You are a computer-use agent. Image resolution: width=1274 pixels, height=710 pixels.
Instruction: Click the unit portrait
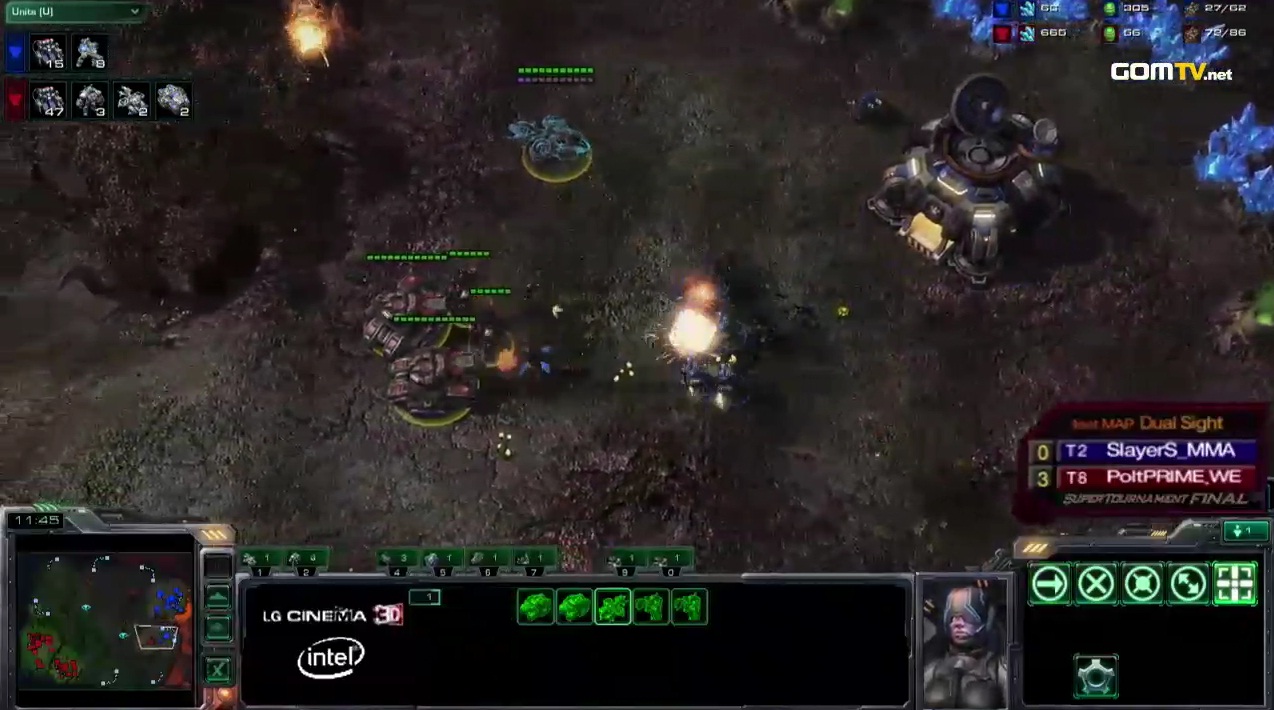(x=963, y=640)
